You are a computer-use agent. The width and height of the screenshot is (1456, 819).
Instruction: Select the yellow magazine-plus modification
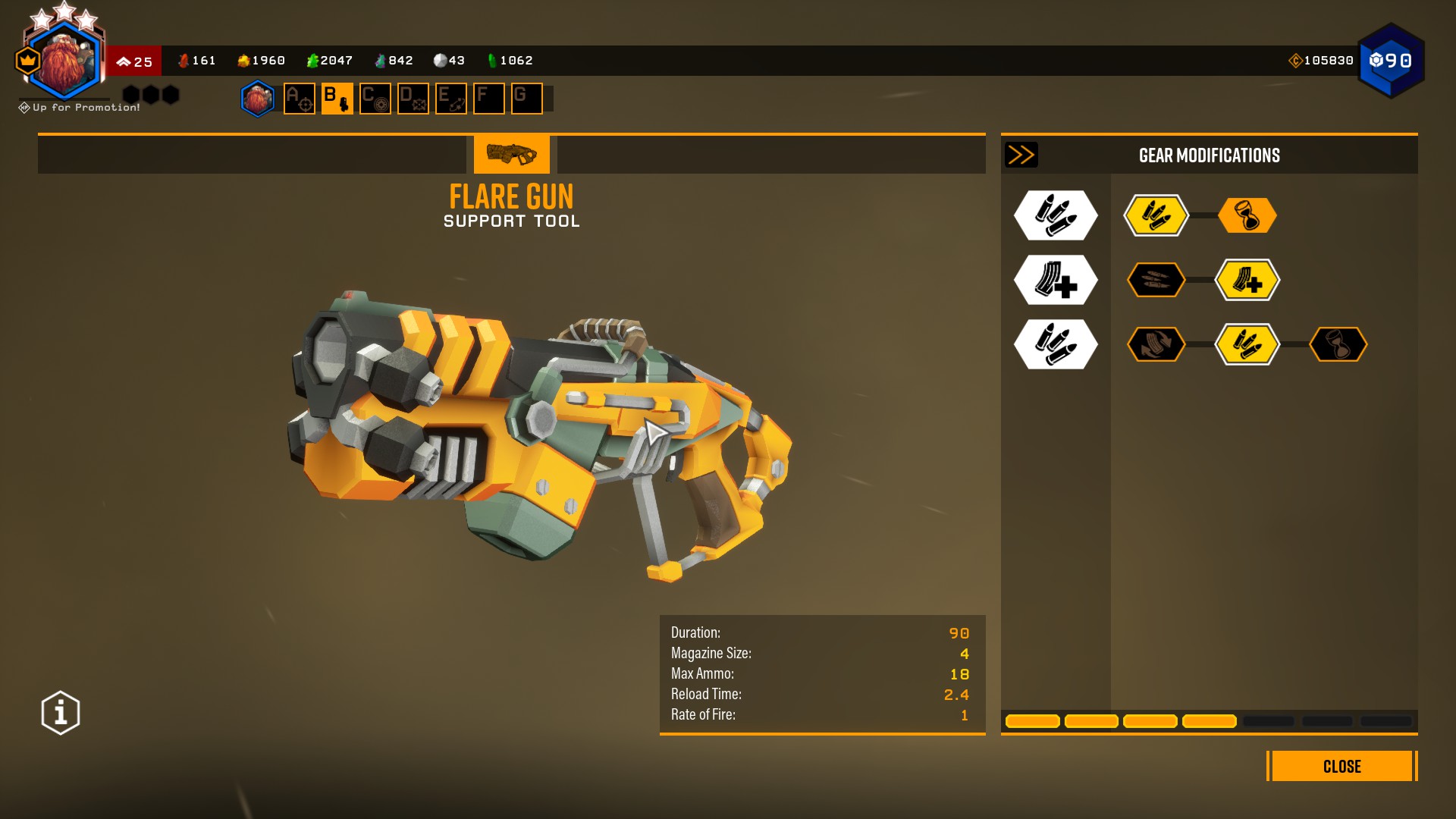pyautogui.click(x=1247, y=281)
